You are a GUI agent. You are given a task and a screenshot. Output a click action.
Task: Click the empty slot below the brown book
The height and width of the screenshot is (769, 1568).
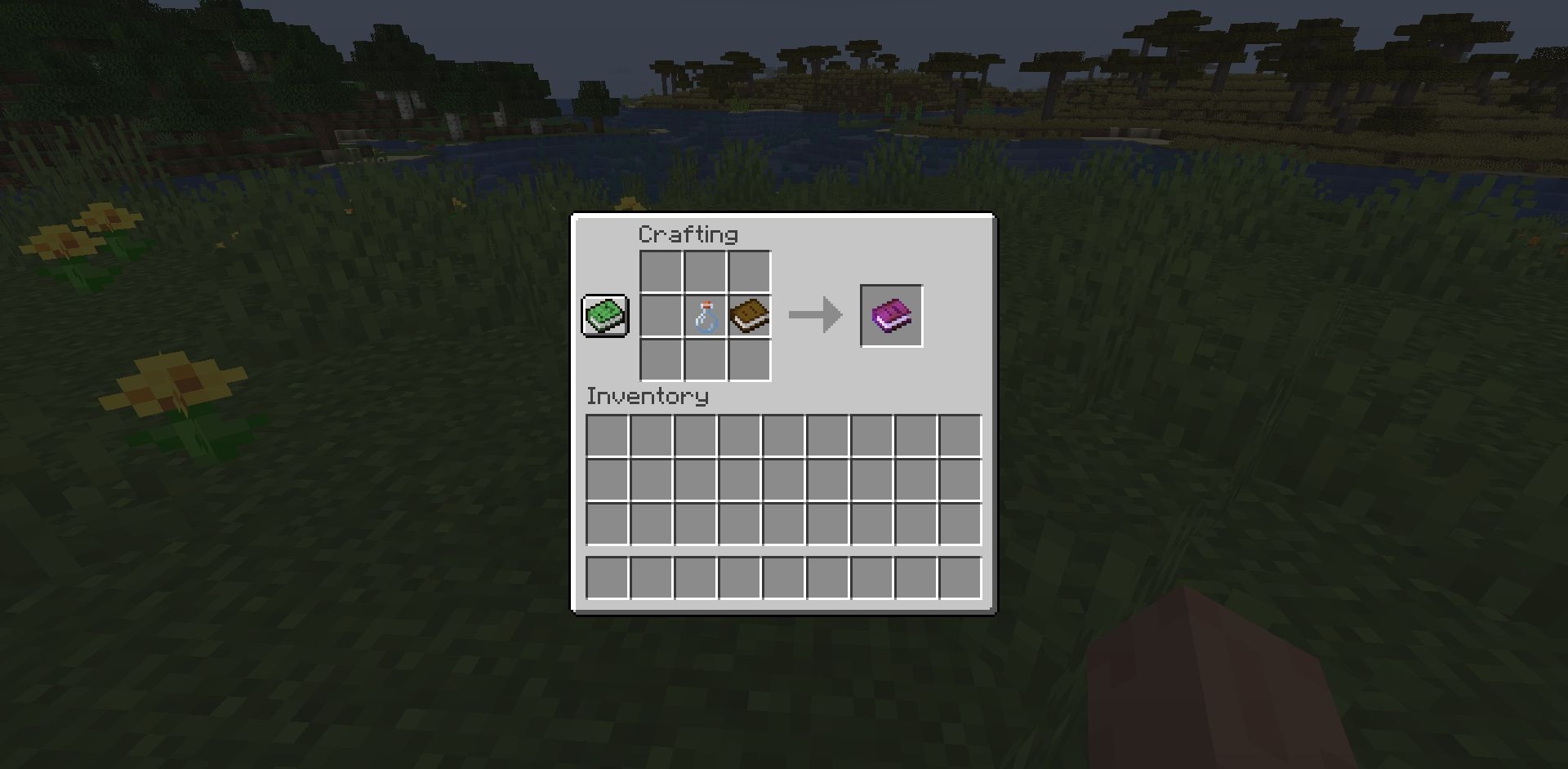[x=748, y=361]
